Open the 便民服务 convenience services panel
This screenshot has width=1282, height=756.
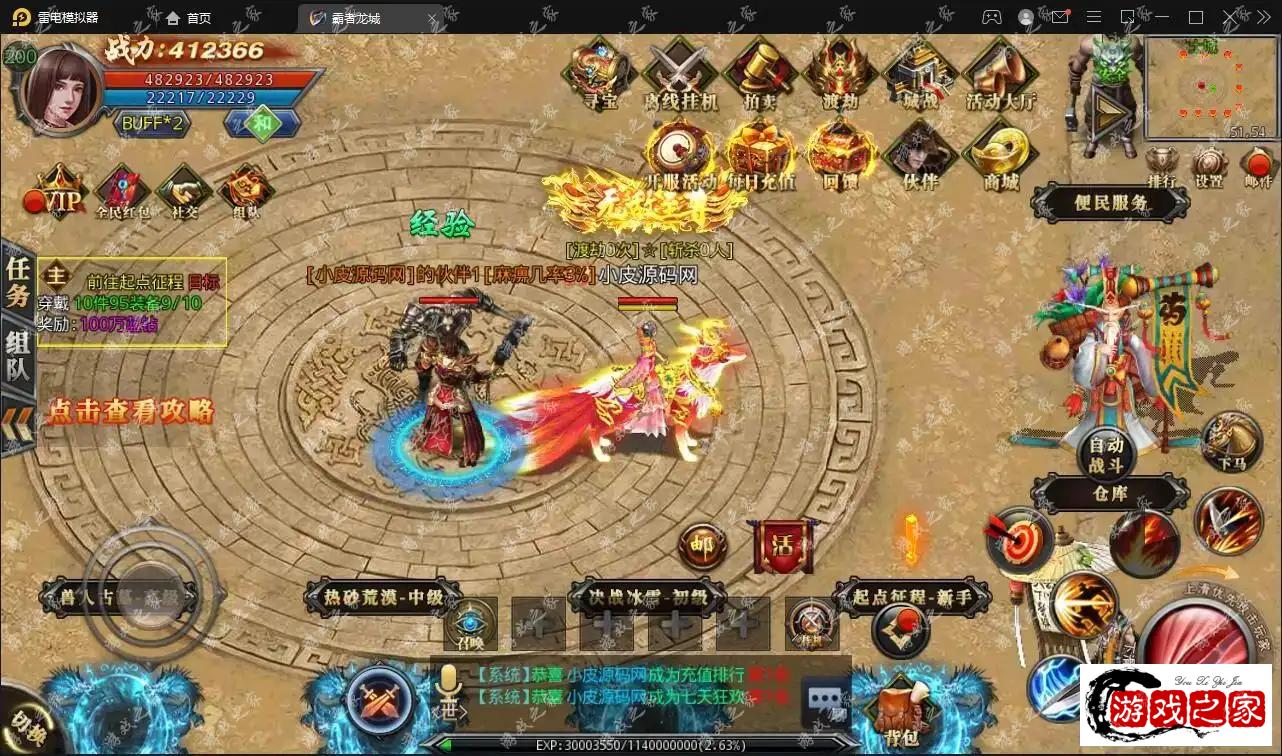click(x=1111, y=203)
